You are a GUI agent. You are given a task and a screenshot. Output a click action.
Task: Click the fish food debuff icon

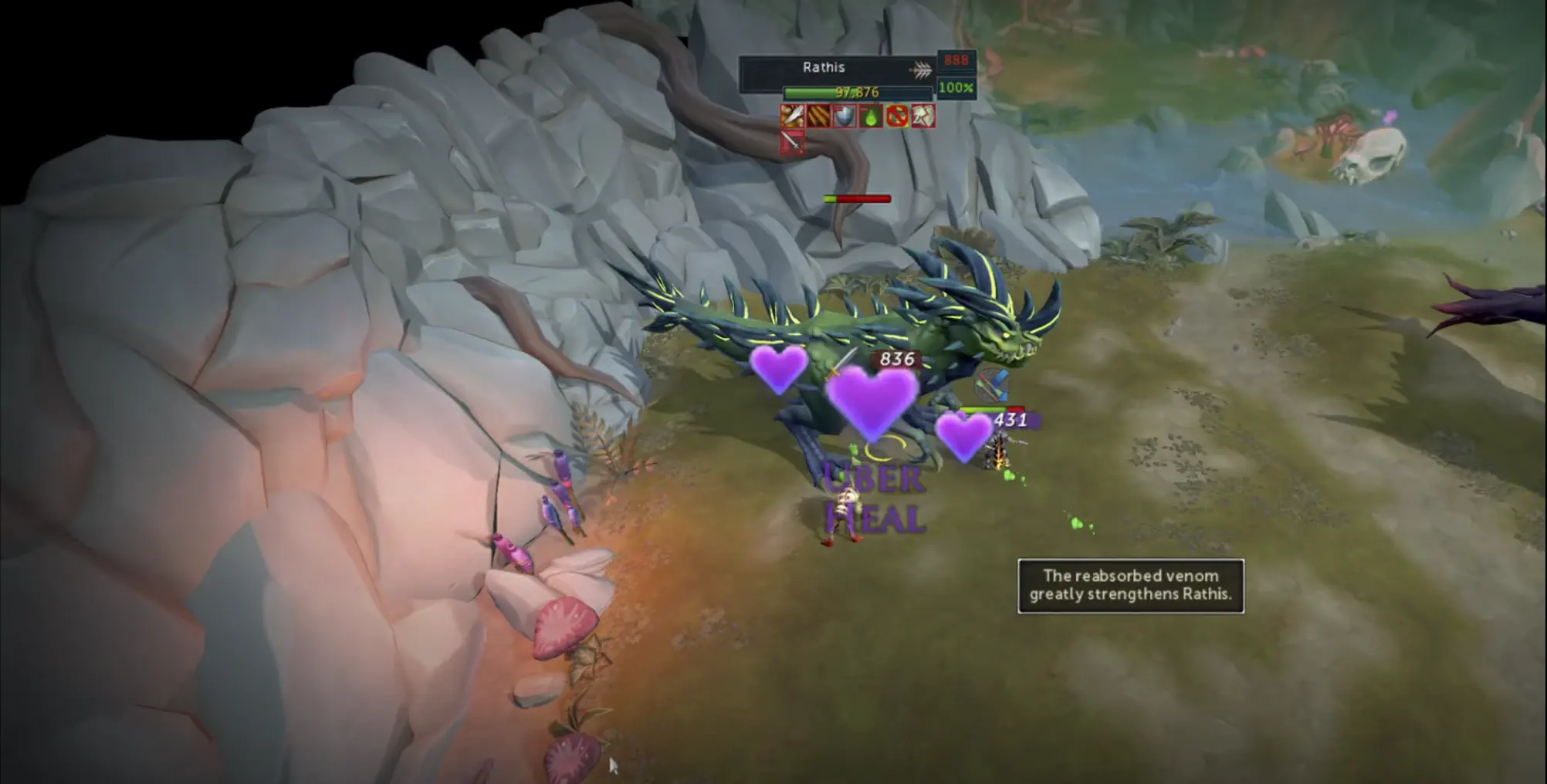coord(793,116)
